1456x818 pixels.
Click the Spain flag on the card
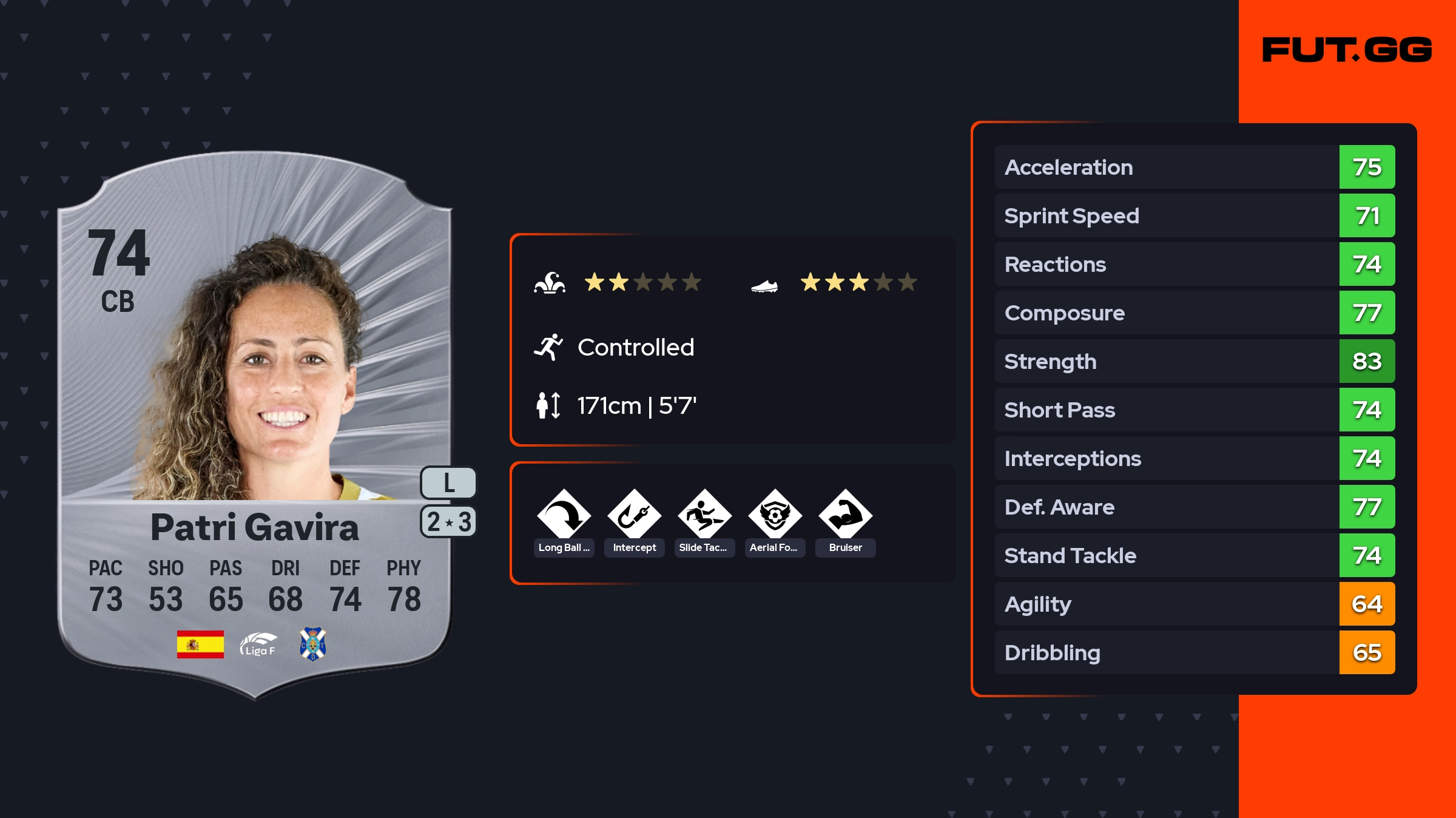(200, 644)
